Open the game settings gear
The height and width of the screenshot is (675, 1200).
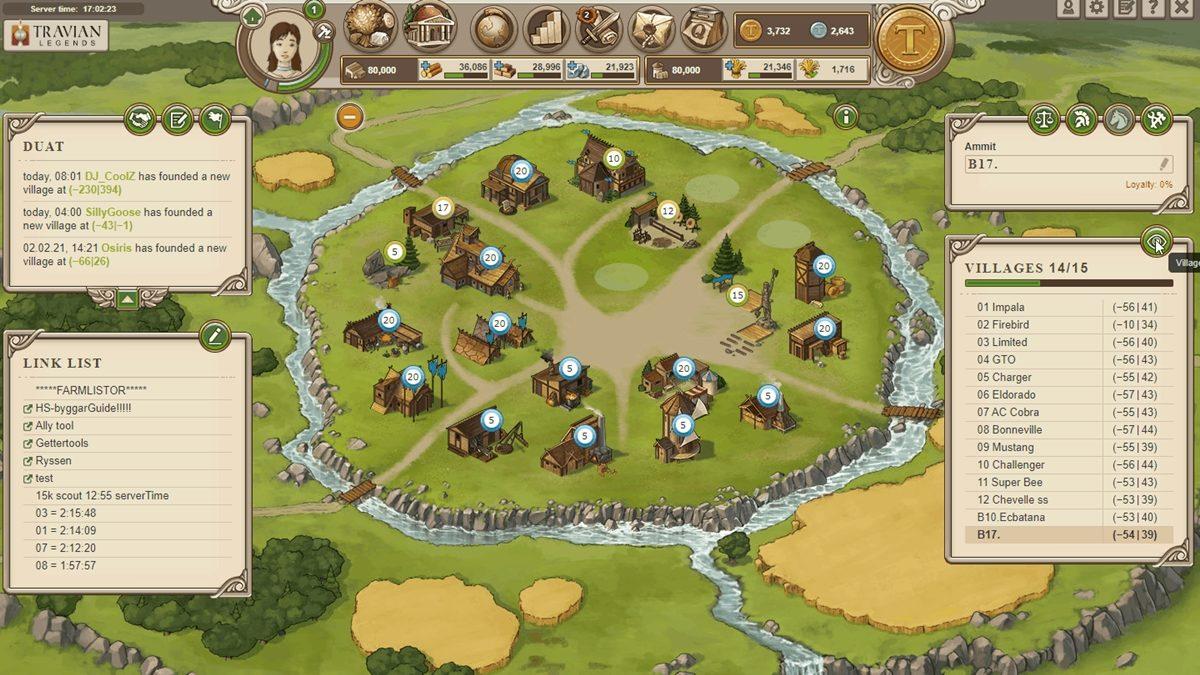coord(1097,8)
